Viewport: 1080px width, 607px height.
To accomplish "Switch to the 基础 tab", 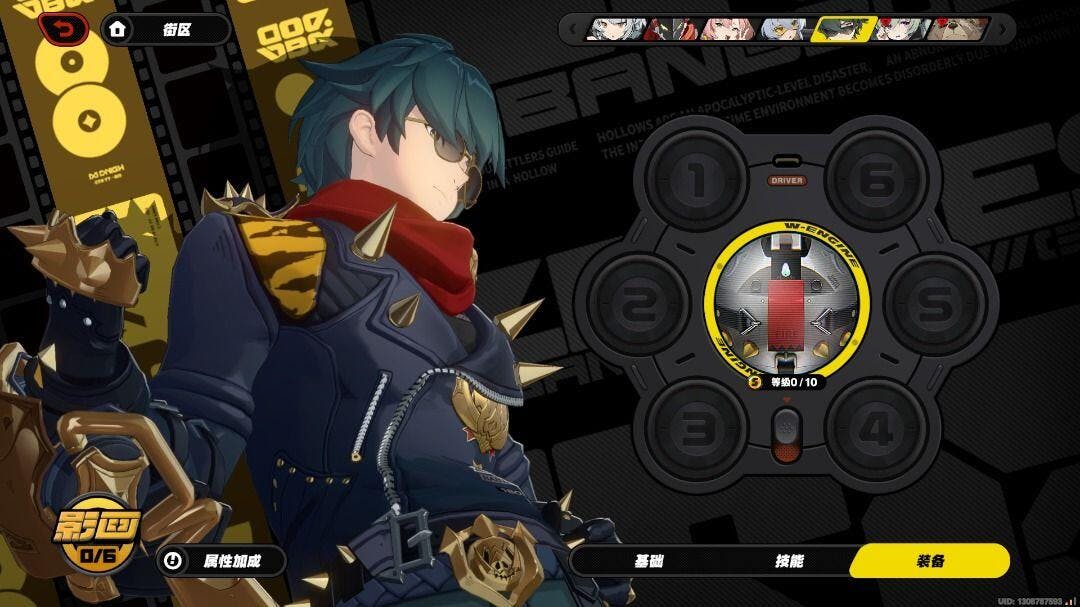I will pyautogui.click(x=648, y=561).
